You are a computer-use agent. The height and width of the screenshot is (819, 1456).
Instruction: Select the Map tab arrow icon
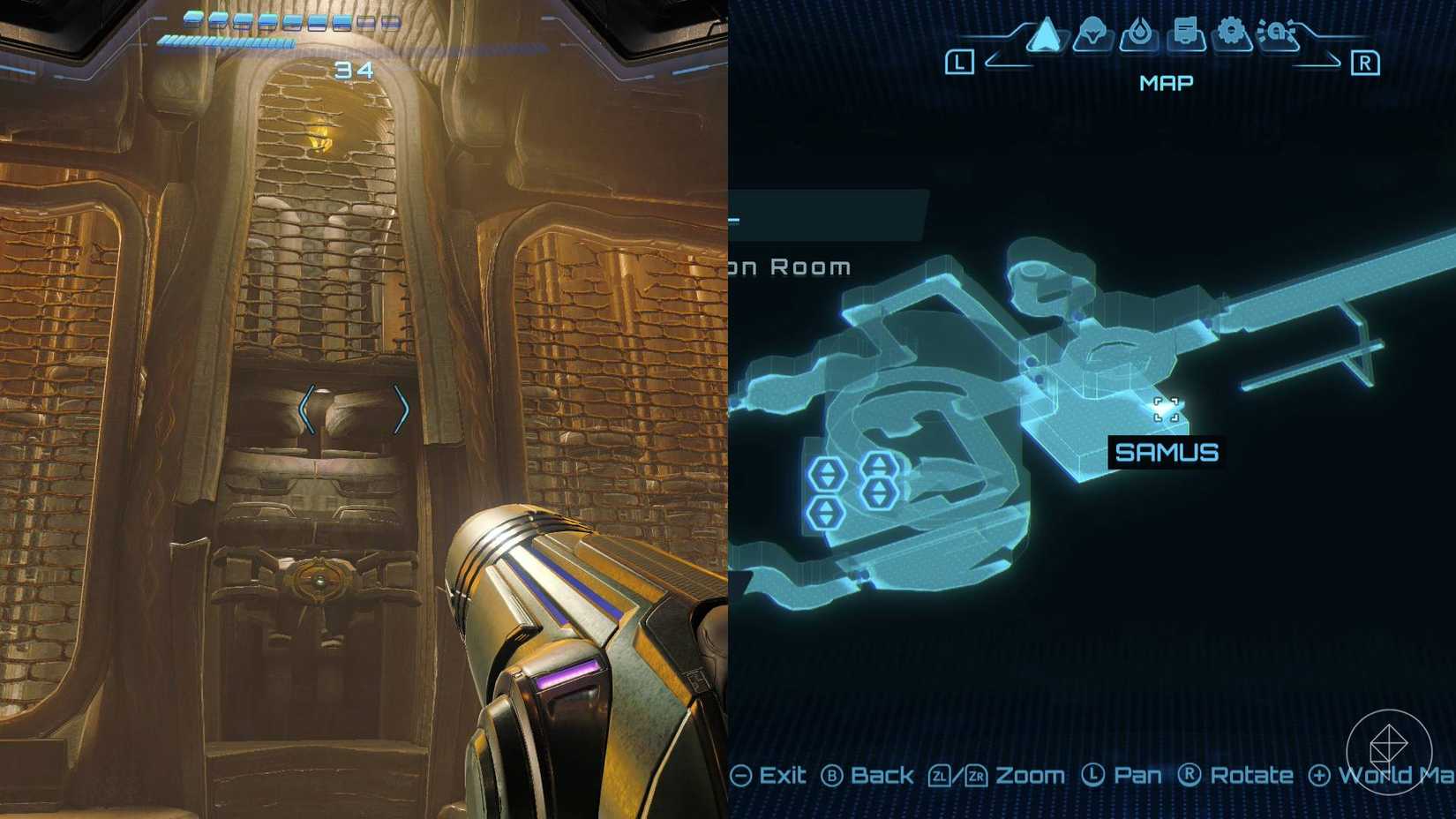[x=1045, y=35]
